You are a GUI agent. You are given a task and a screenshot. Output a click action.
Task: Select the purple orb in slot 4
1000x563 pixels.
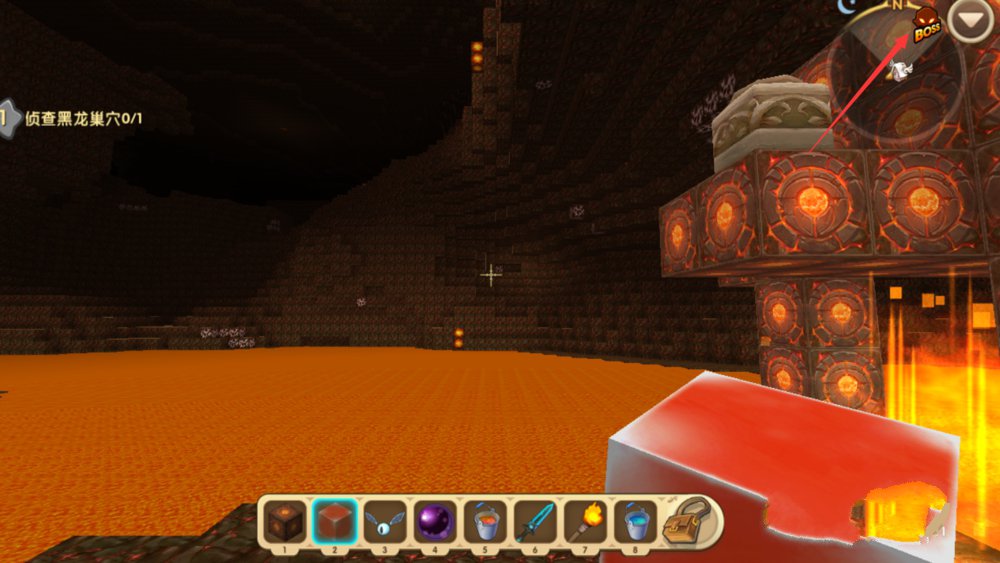pyautogui.click(x=435, y=521)
